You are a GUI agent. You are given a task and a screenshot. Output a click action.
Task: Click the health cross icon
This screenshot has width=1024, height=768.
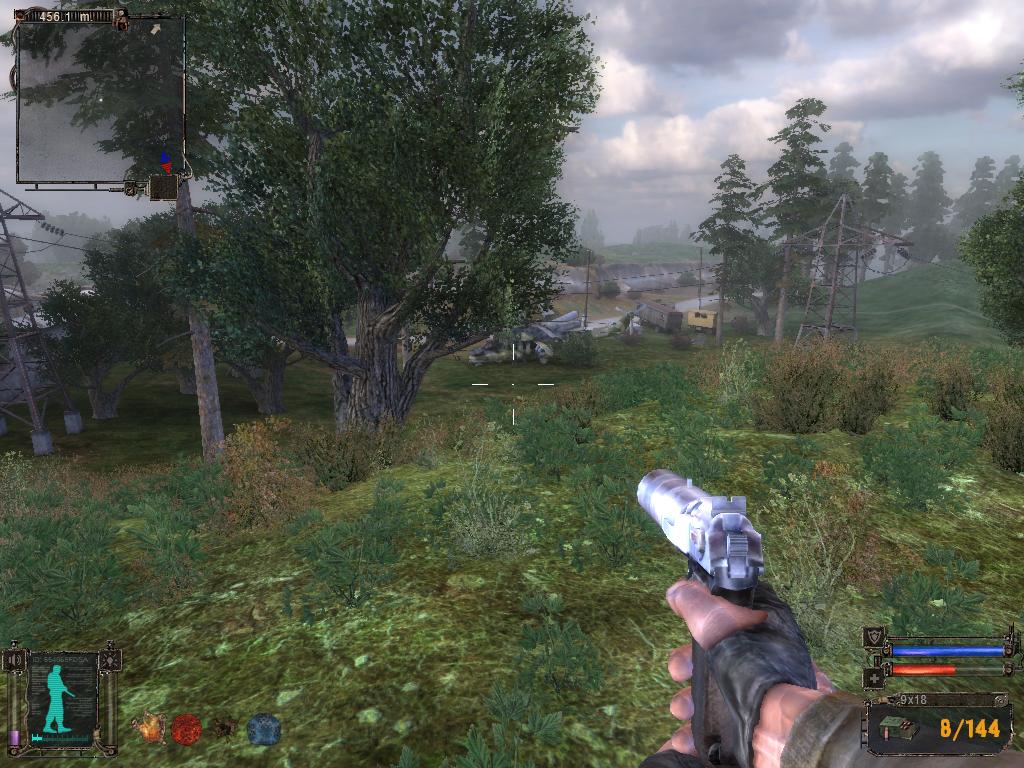872,676
